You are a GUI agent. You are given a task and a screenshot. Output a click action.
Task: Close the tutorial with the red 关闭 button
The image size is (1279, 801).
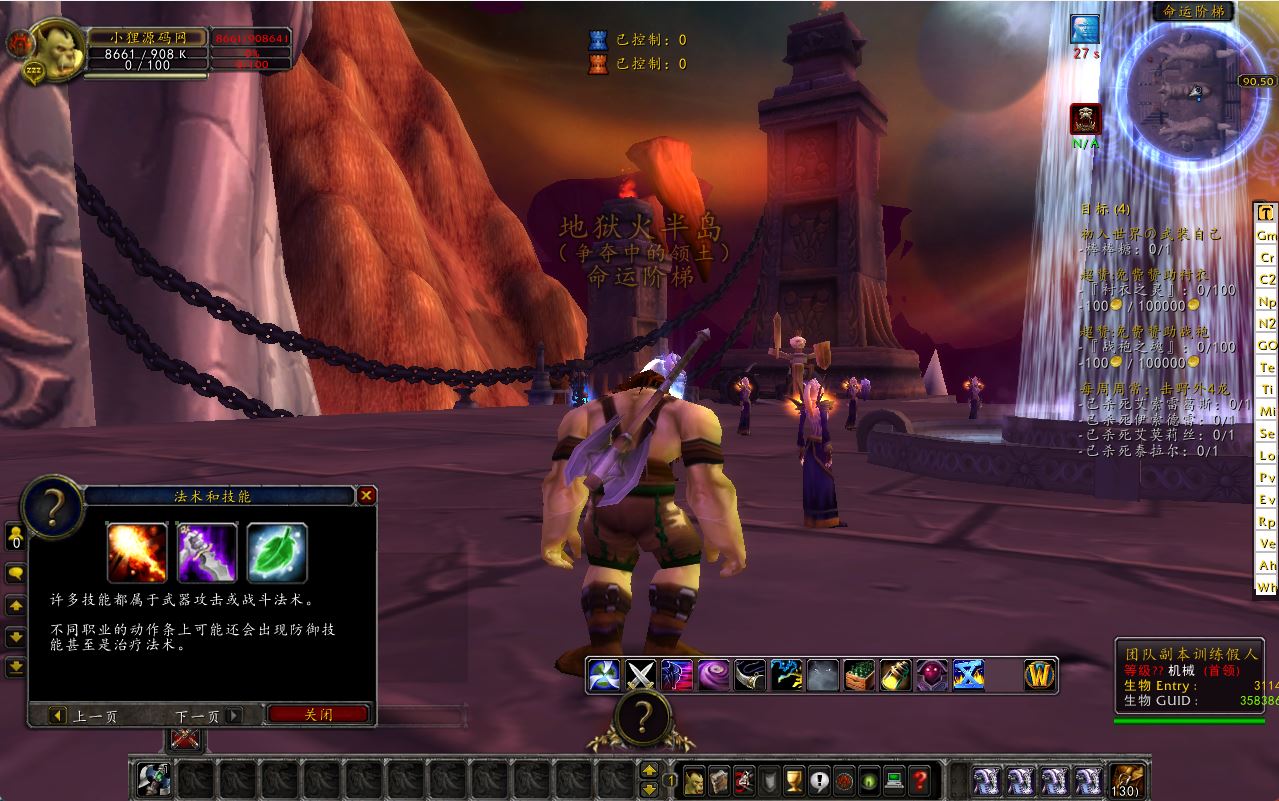(x=318, y=715)
